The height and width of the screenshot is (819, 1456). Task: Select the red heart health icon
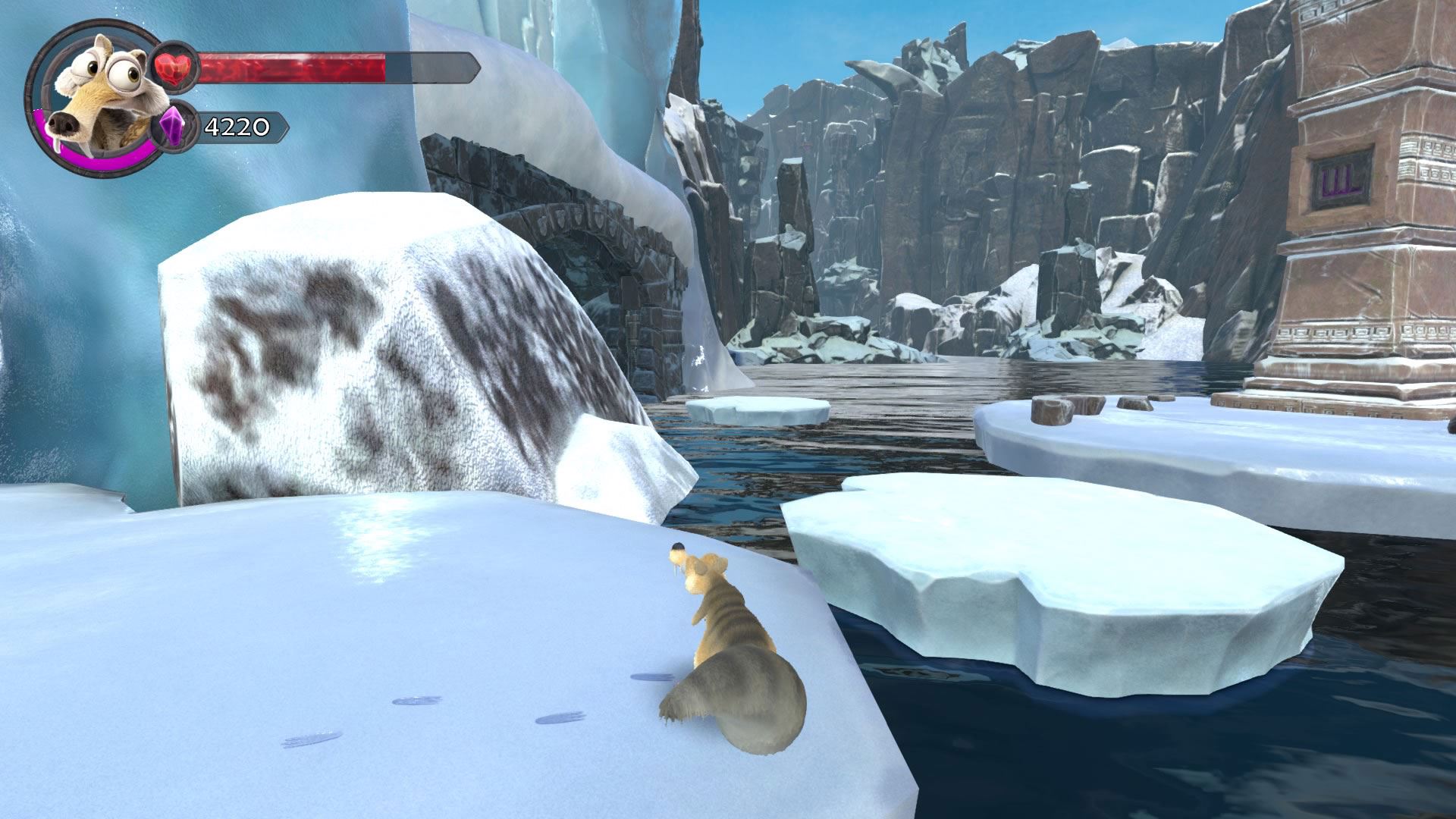coord(175,68)
